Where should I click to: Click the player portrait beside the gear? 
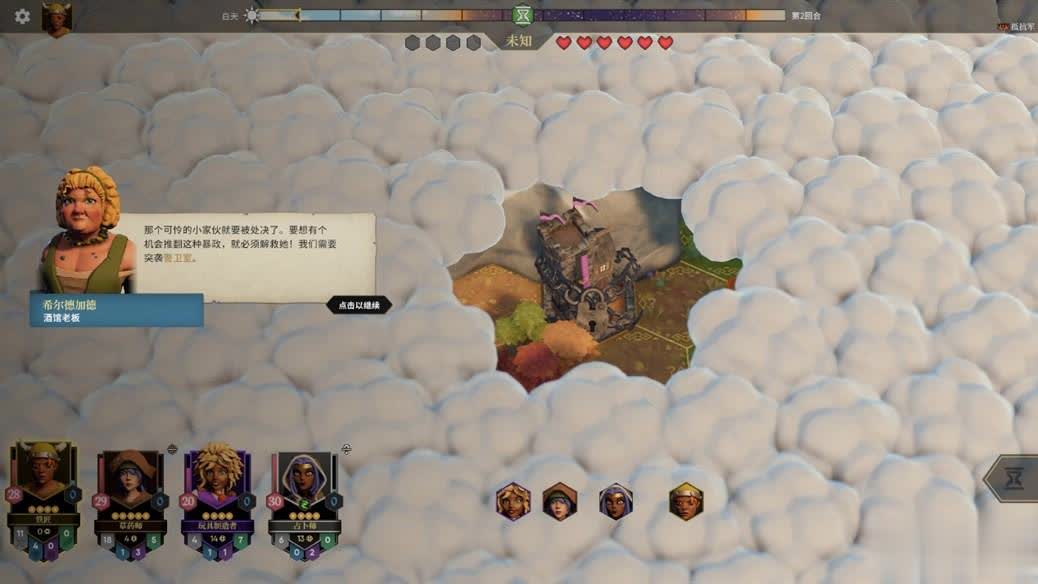pos(56,19)
